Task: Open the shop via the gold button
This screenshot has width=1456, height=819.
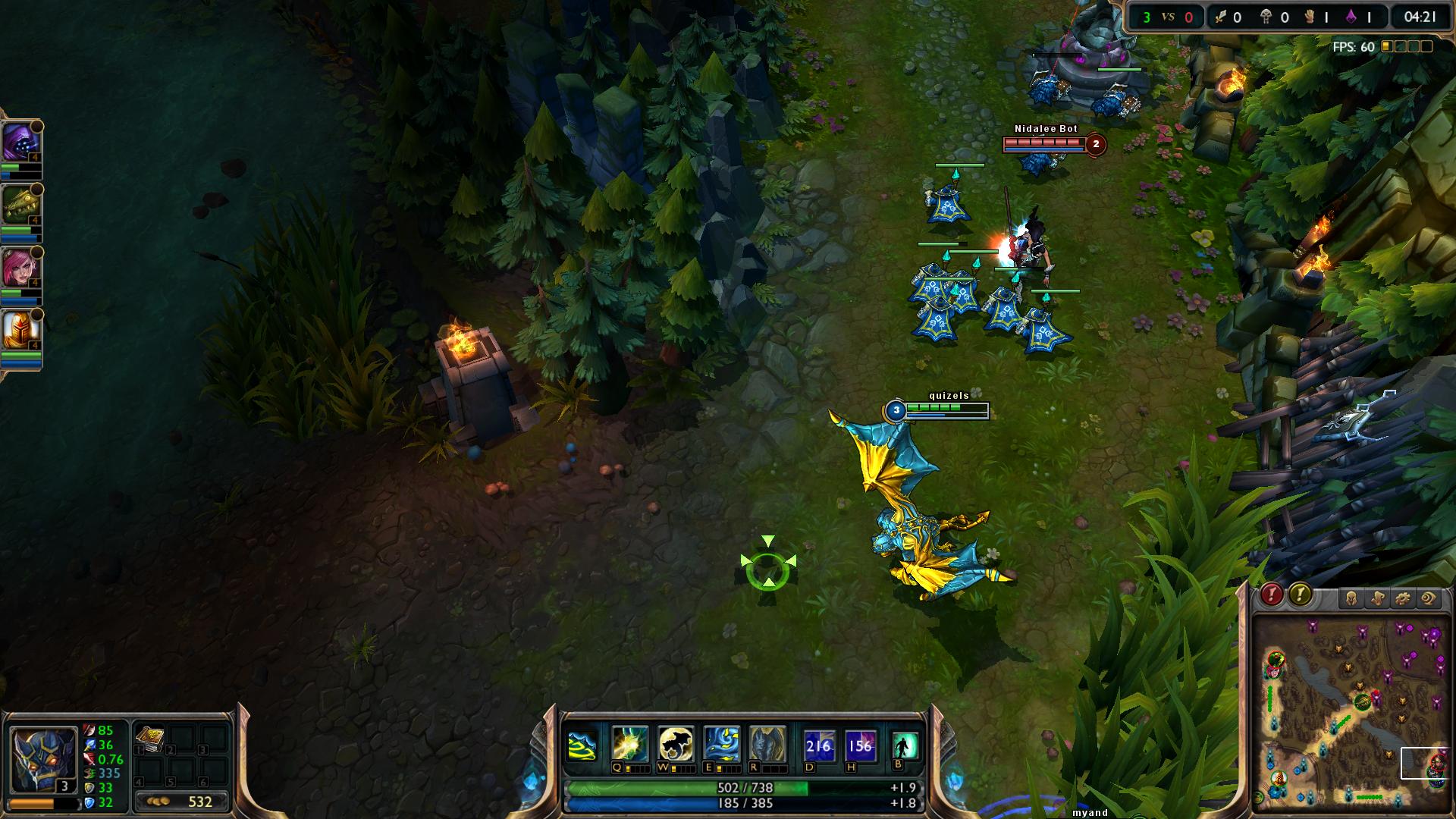Action: [x=181, y=802]
